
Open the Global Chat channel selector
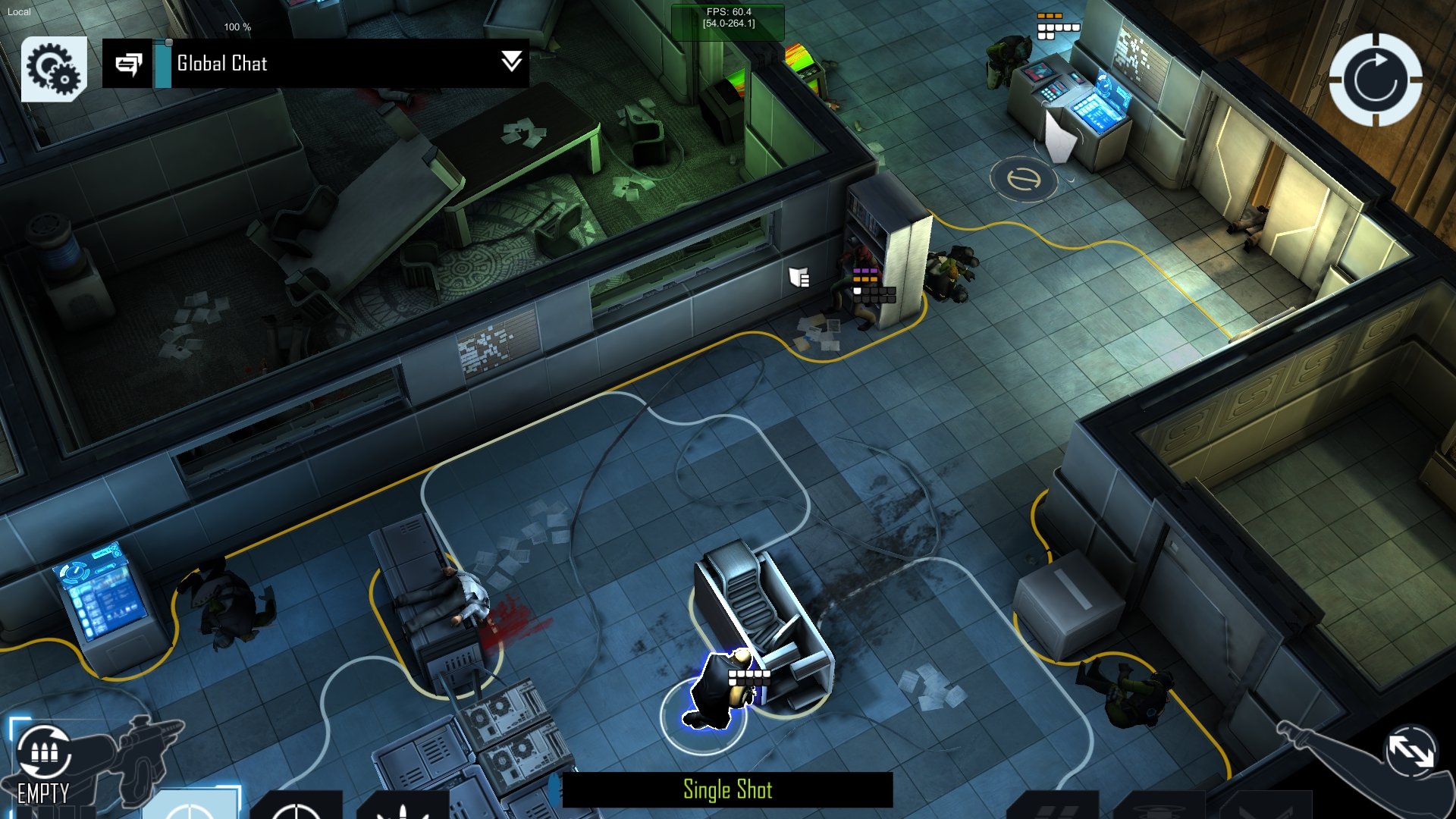click(x=227, y=64)
